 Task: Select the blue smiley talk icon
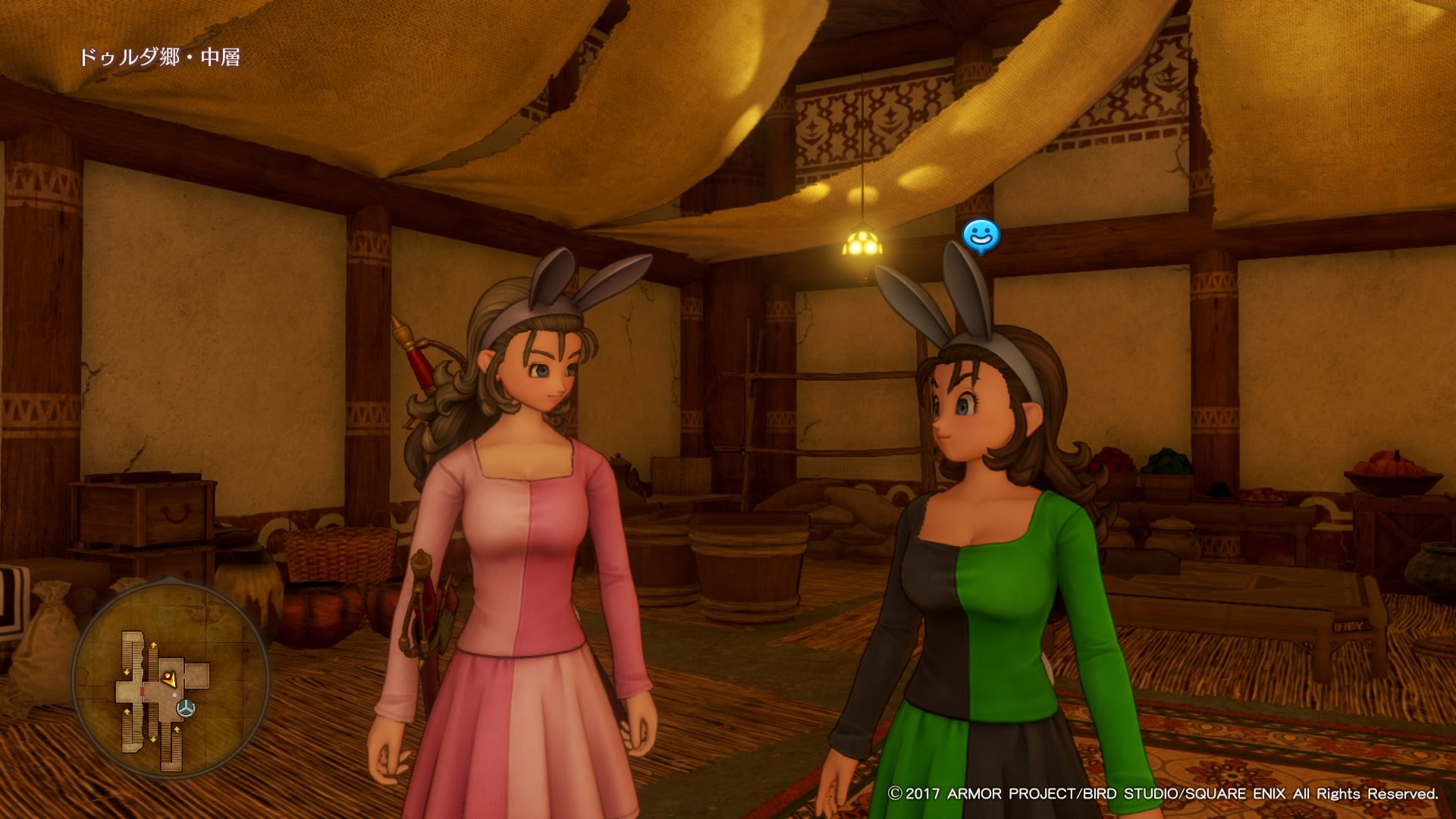coord(981,236)
